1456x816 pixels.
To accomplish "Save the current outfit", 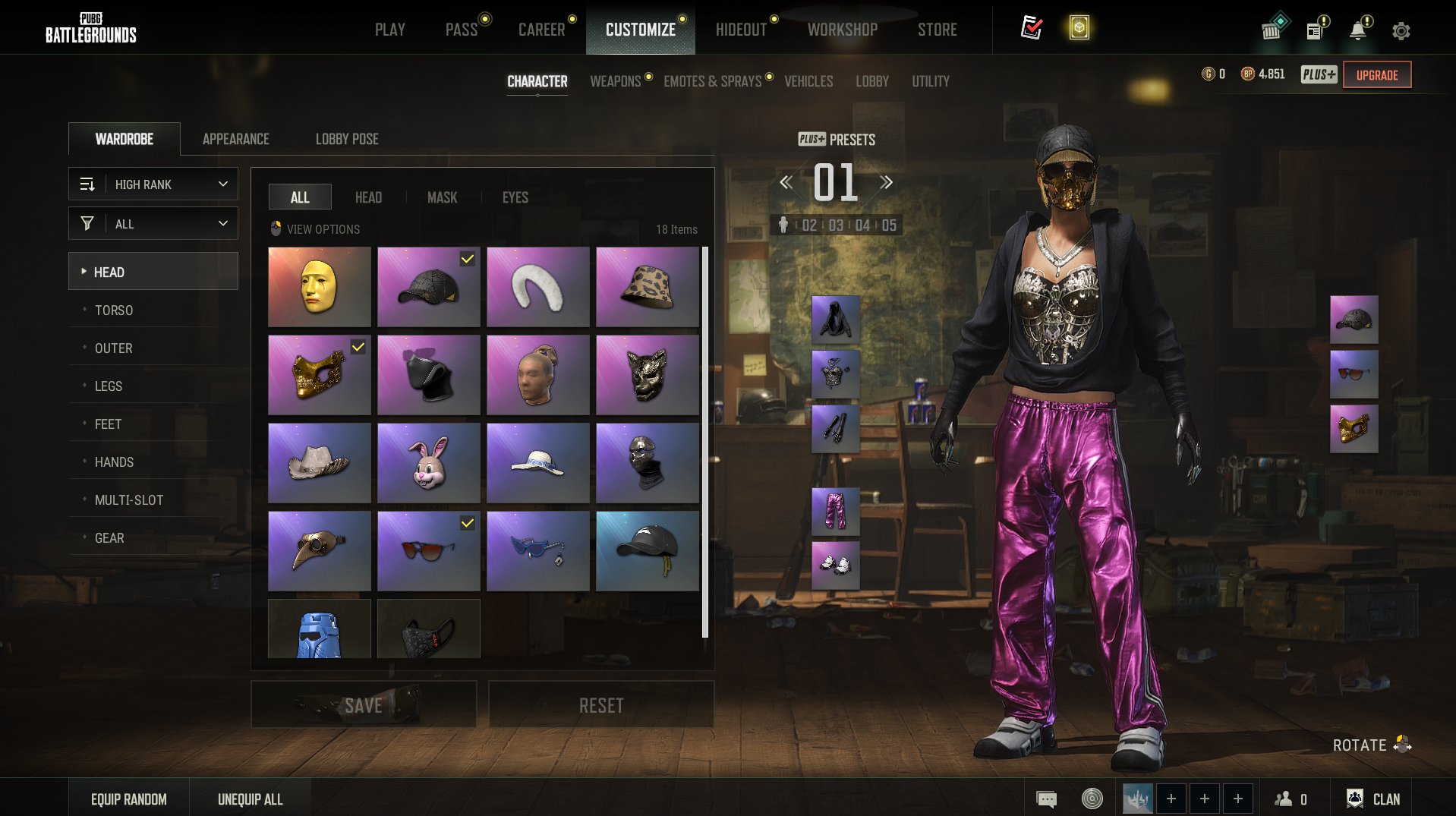I will [x=364, y=705].
